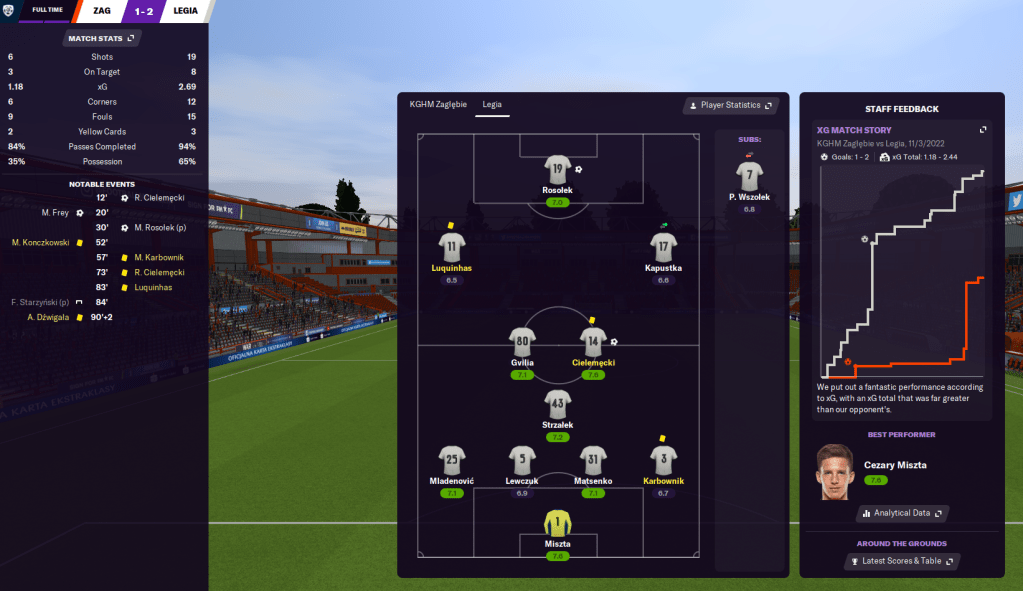
Task: Select substitute P. Wszołek
Action: (747, 177)
